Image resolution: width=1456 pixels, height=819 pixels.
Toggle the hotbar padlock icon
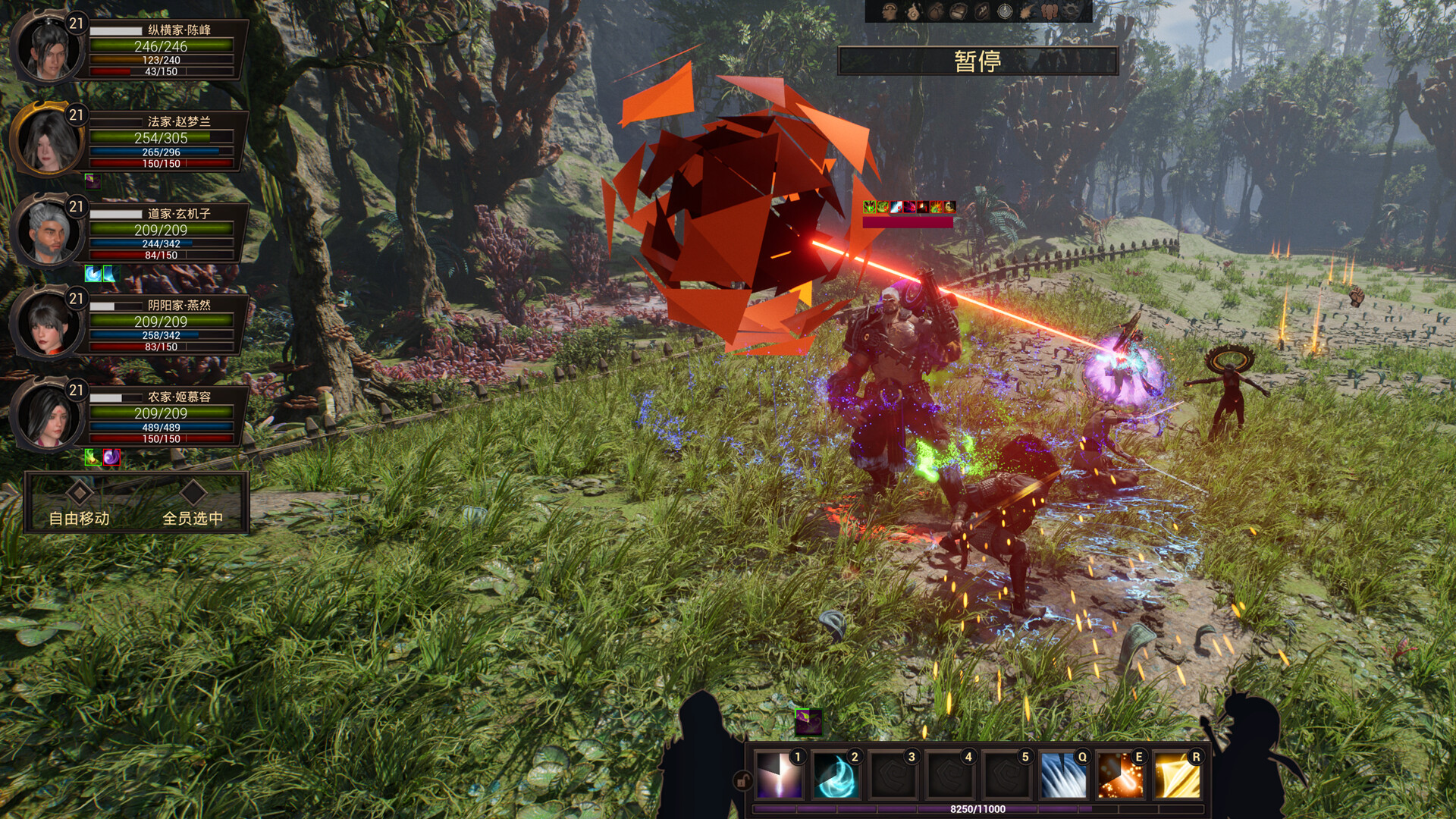[x=742, y=780]
